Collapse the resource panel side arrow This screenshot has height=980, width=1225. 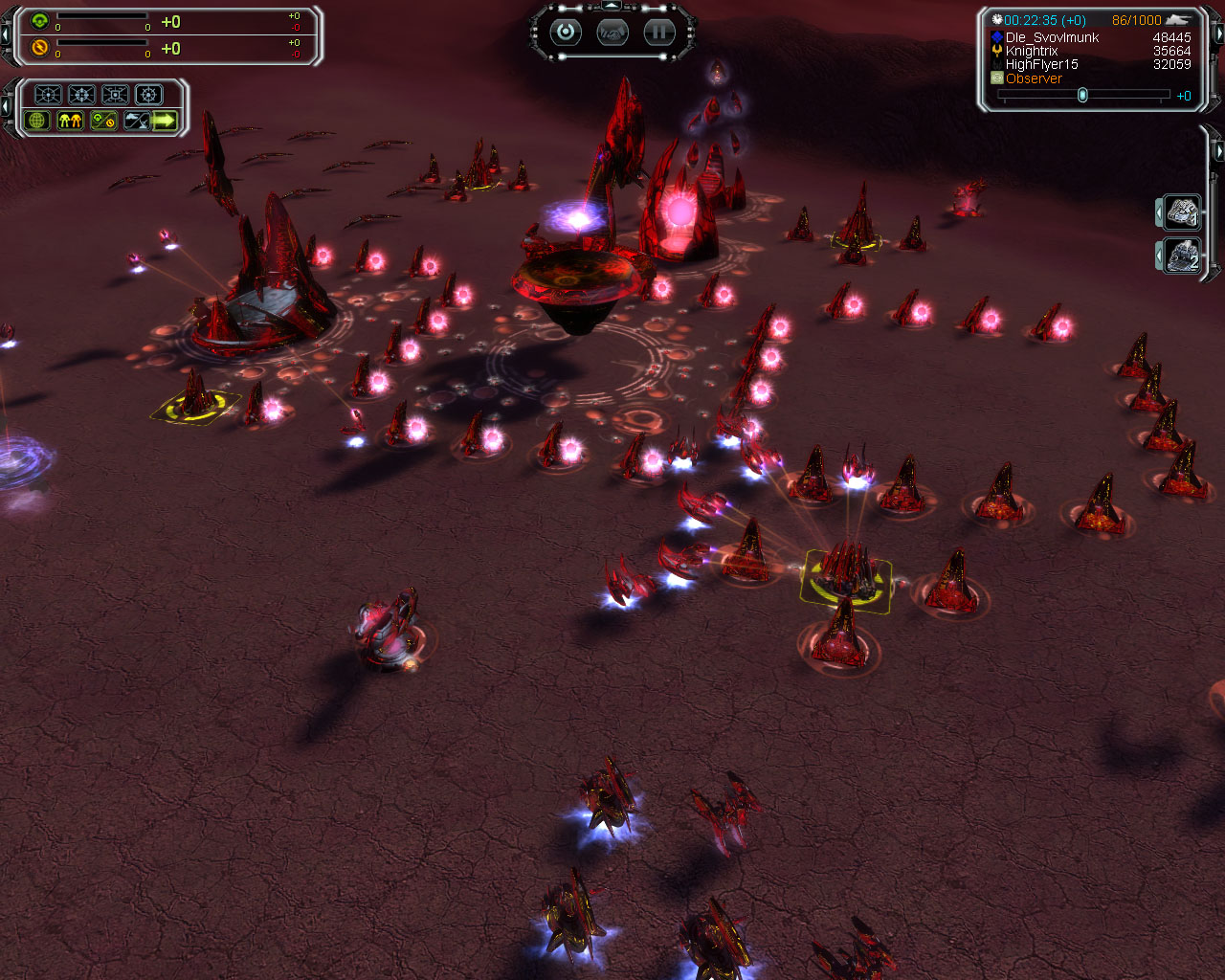coord(7,34)
